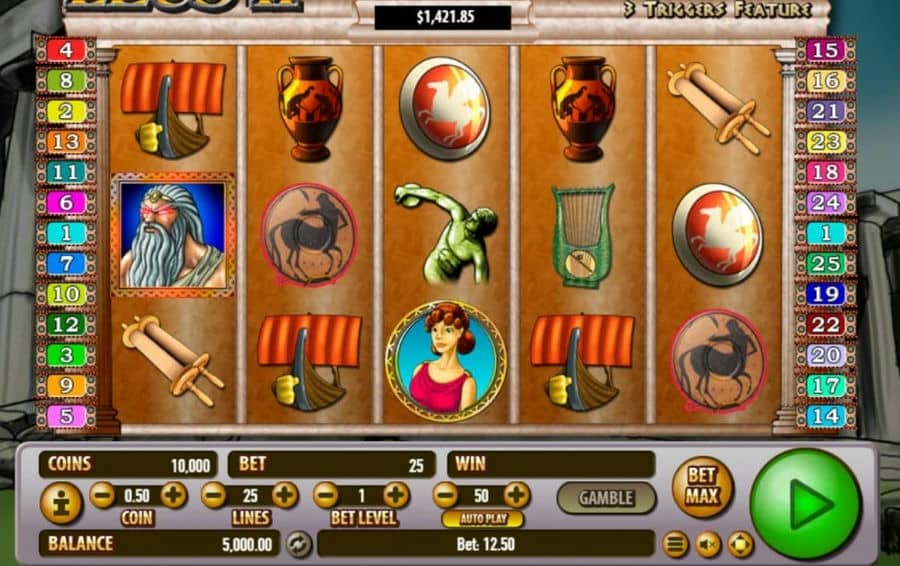Increase the auto play spin count
Viewport: 900px width, 566px height.
516,495
